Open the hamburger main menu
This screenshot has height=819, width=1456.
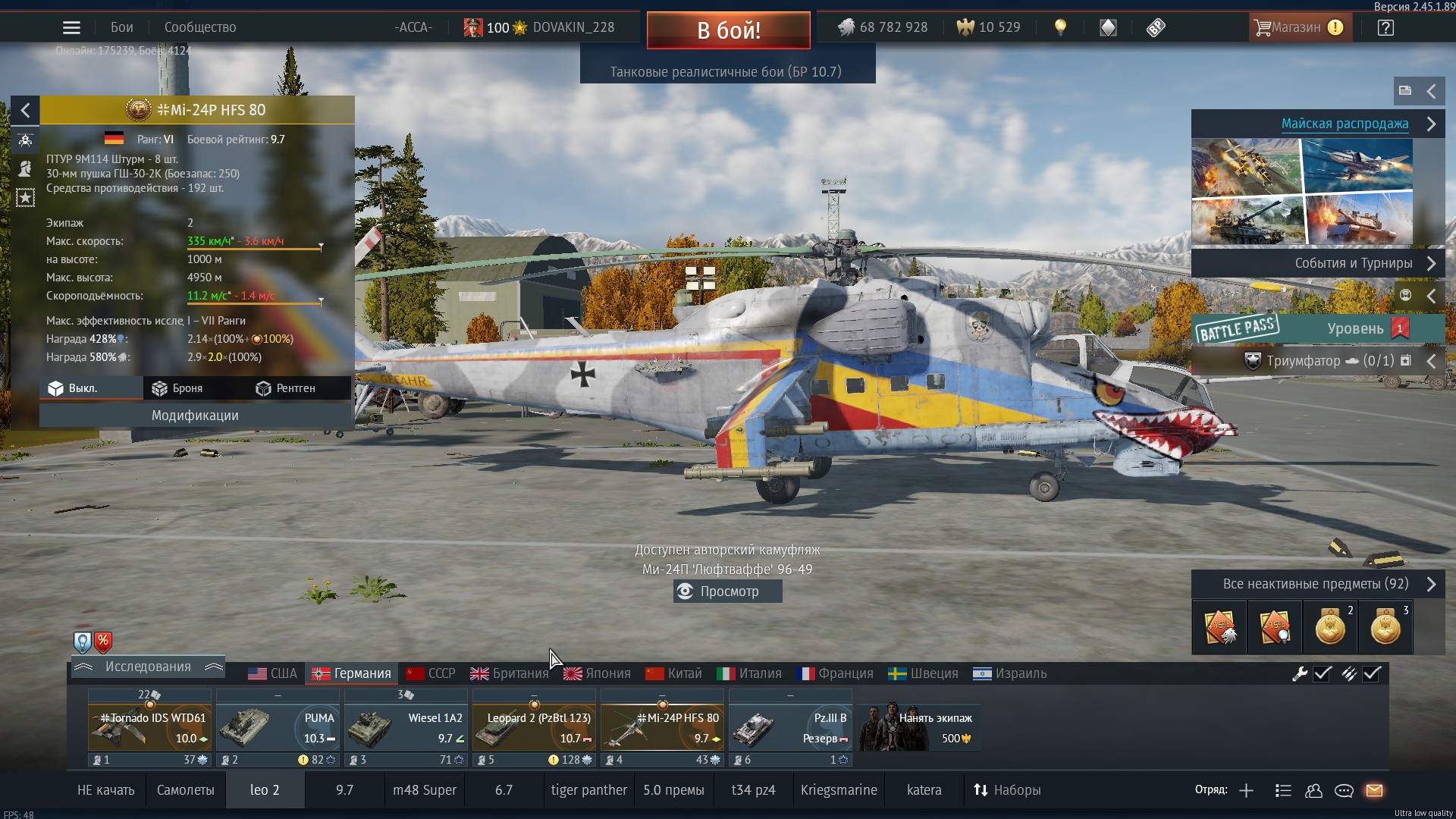(x=71, y=28)
